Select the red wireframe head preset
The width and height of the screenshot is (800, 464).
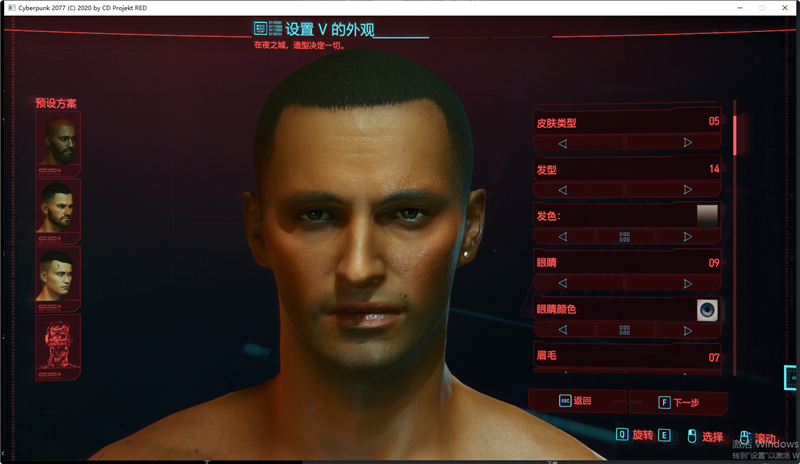click(58, 345)
